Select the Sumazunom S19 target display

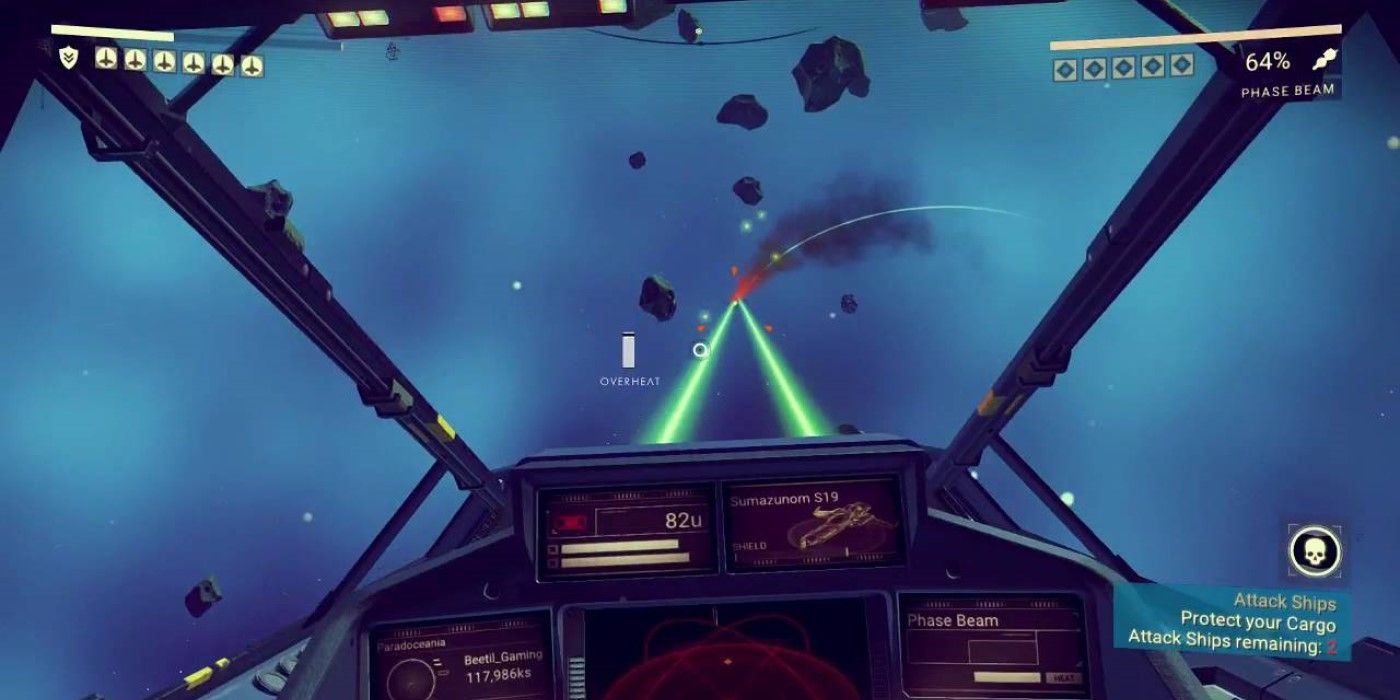813,523
